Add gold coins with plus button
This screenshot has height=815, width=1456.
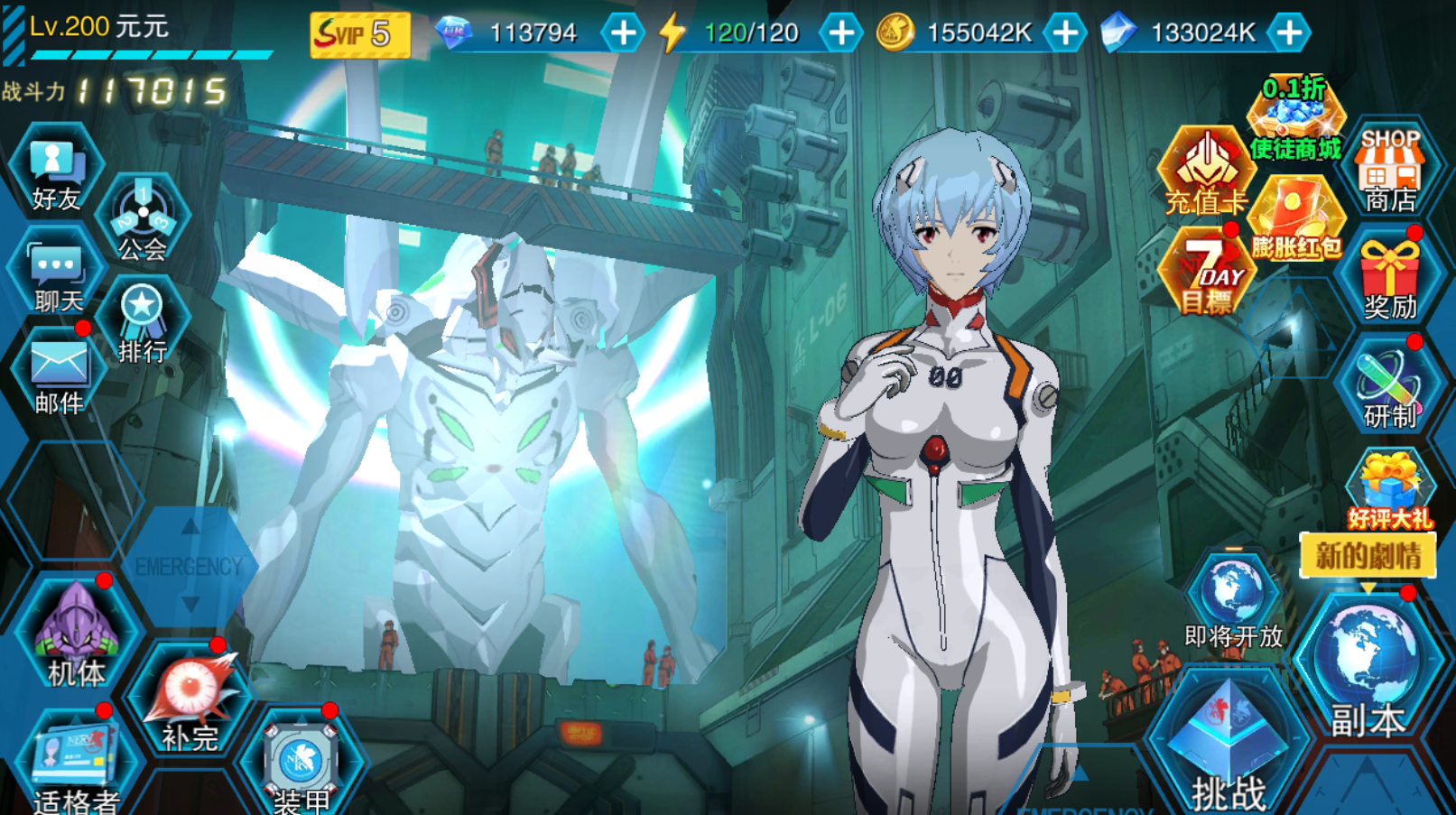pos(1065,33)
